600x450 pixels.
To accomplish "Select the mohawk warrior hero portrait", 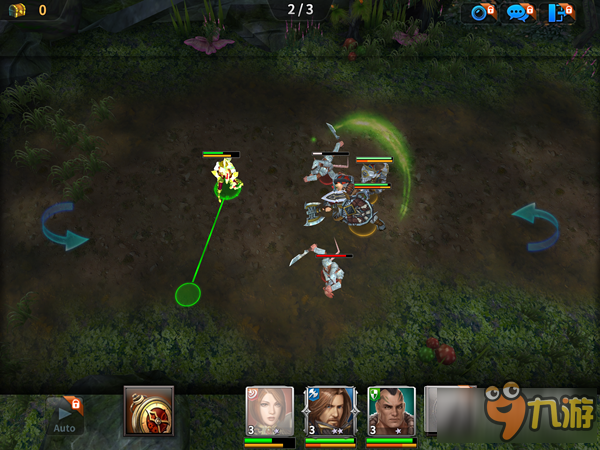I will (391, 412).
